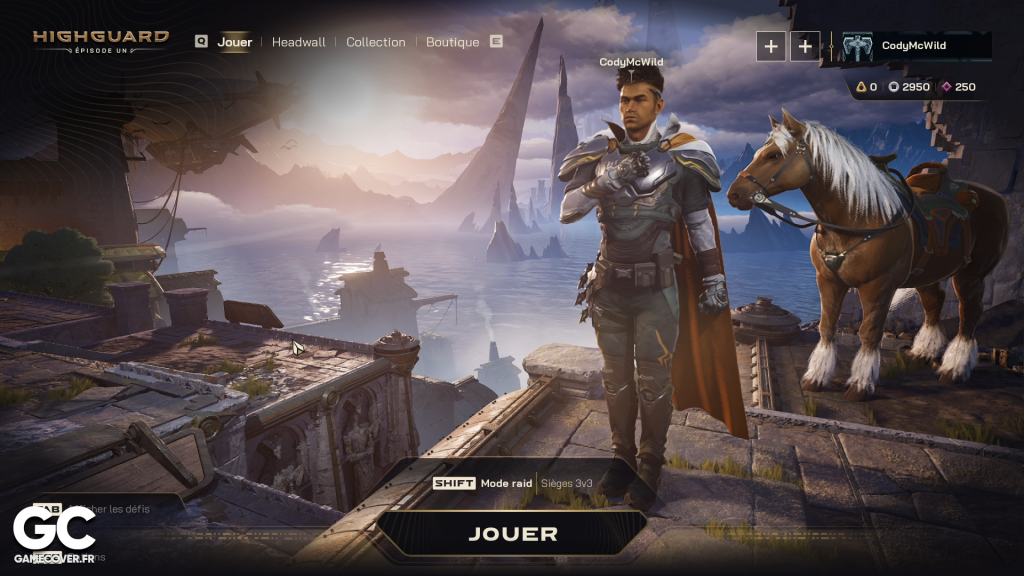Open the Collection tab

pyautogui.click(x=376, y=42)
